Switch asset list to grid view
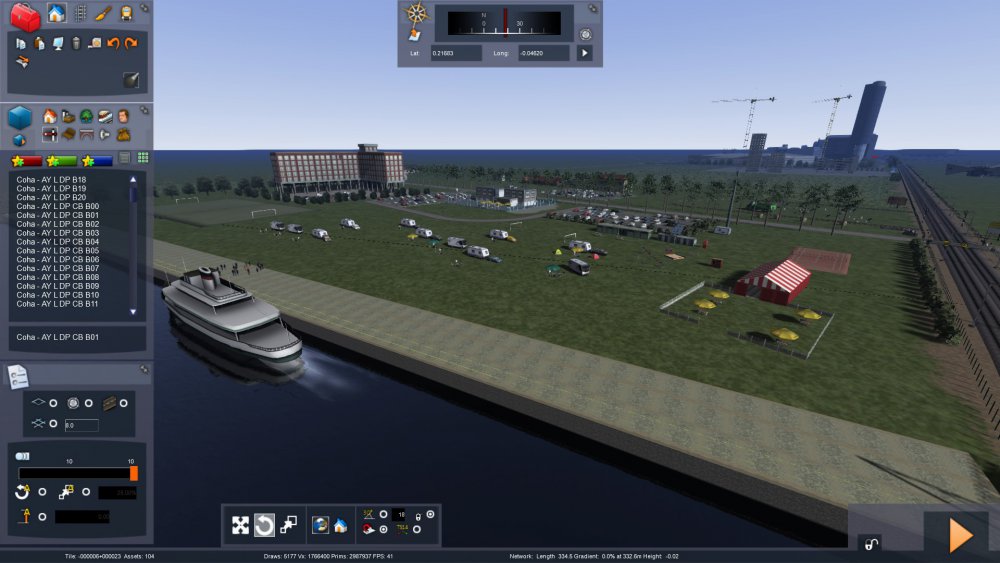The width and height of the screenshot is (1000, 563). (143, 158)
